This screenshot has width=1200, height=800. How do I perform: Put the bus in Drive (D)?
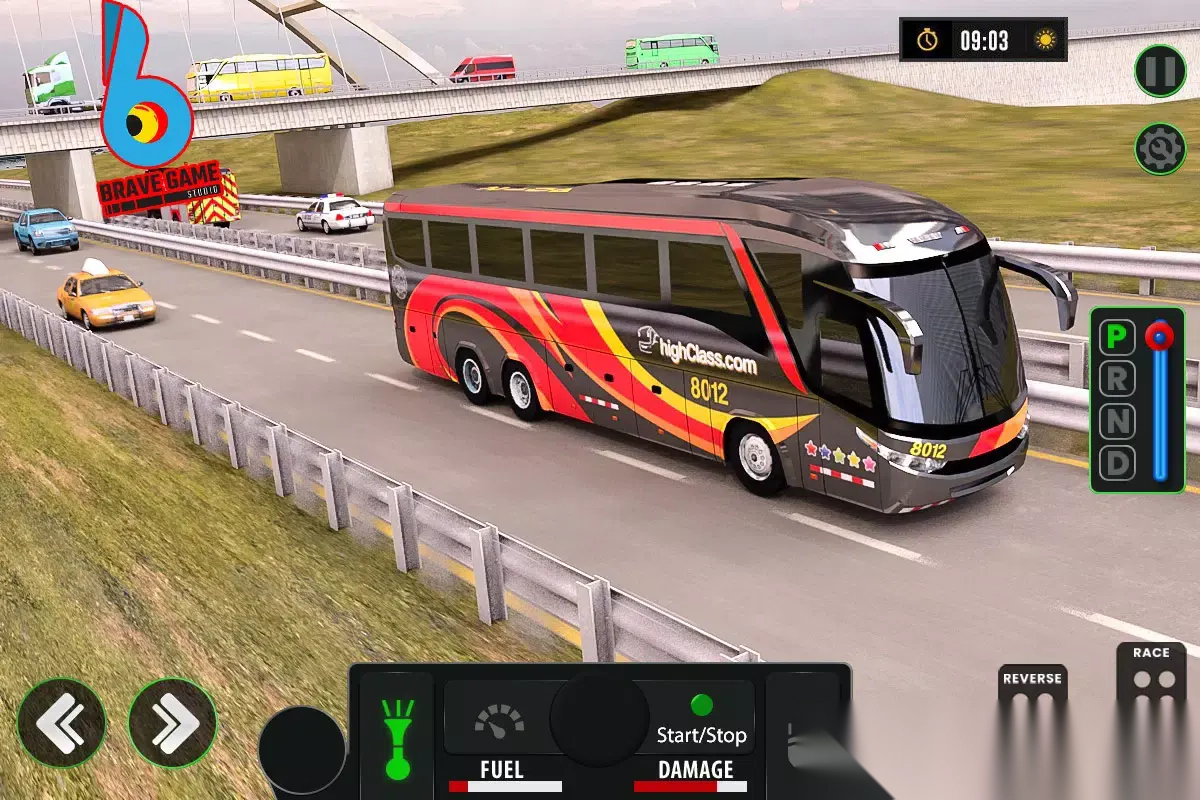point(1117,464)
